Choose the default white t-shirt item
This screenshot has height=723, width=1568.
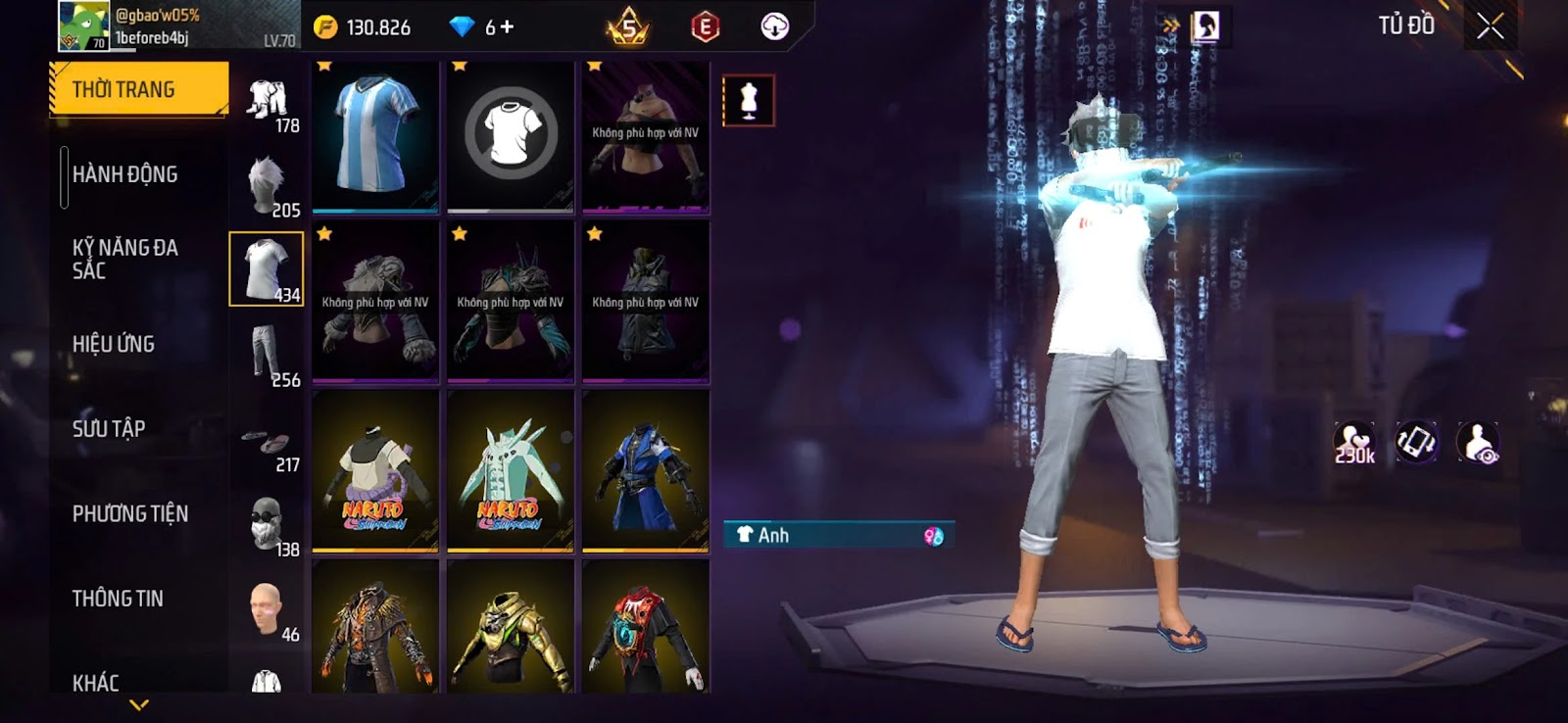tap(511, 136)
